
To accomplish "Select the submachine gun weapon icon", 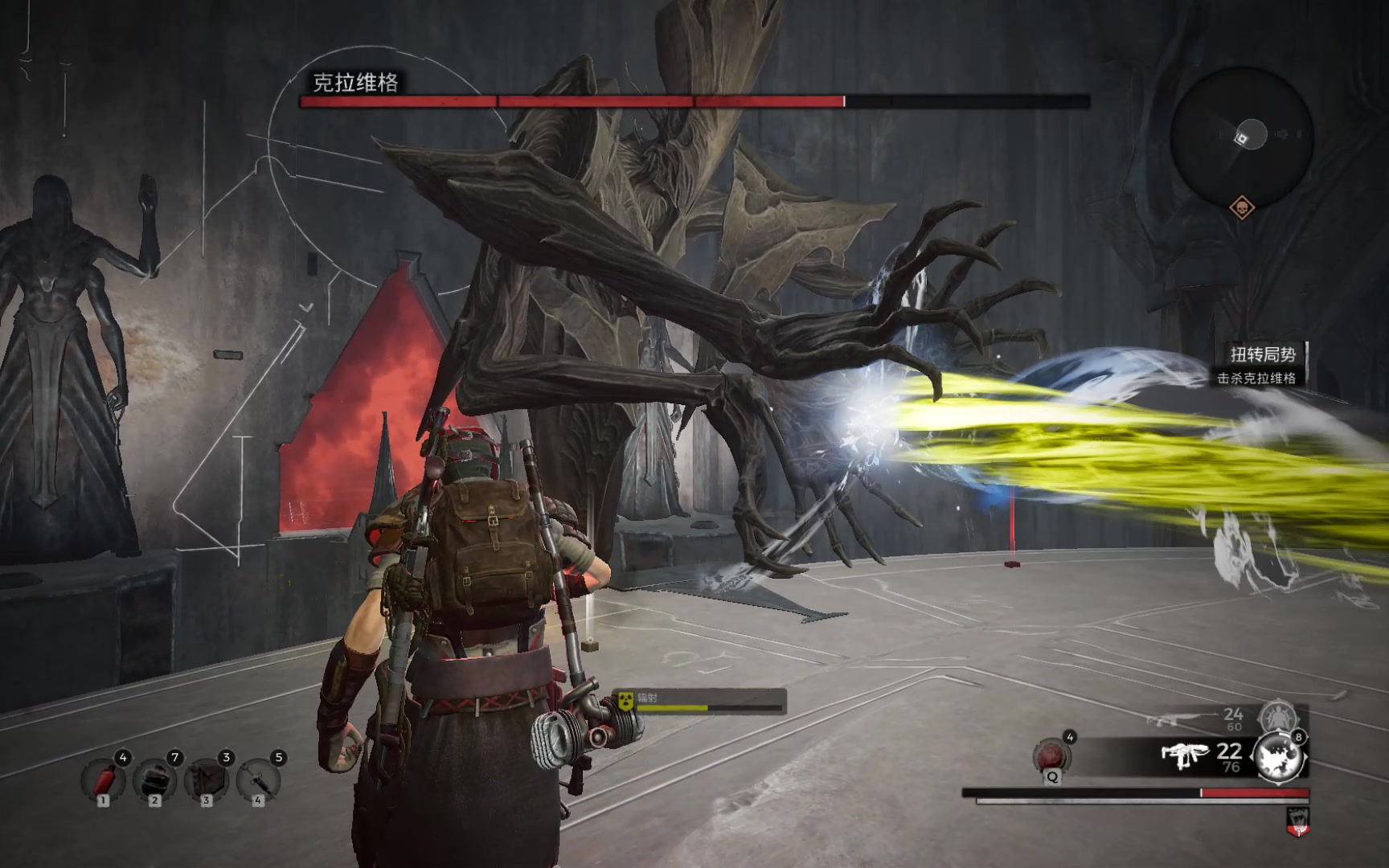I will pos(1185,755).
